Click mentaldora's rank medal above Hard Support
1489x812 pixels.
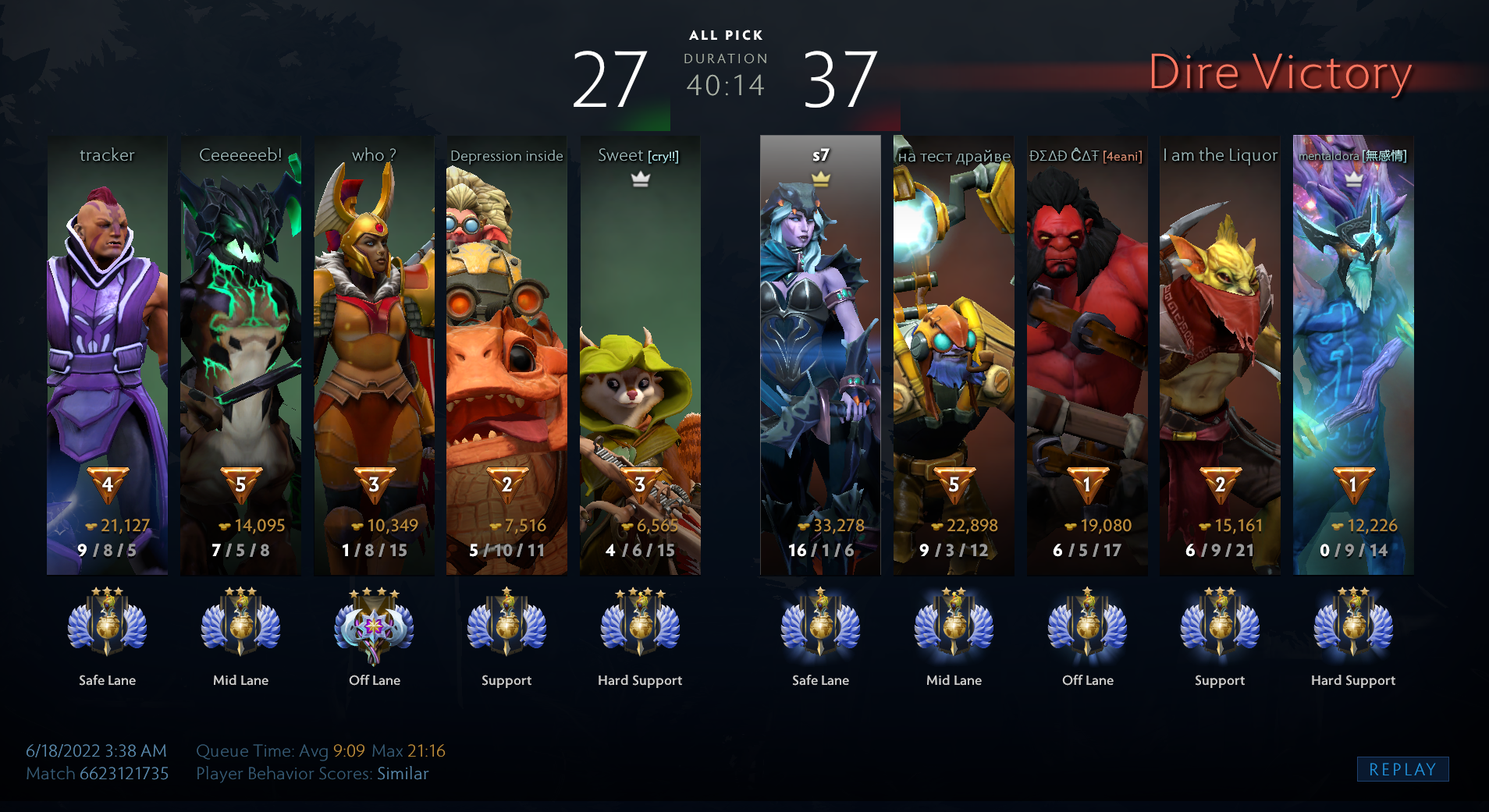click(1353, 624)
